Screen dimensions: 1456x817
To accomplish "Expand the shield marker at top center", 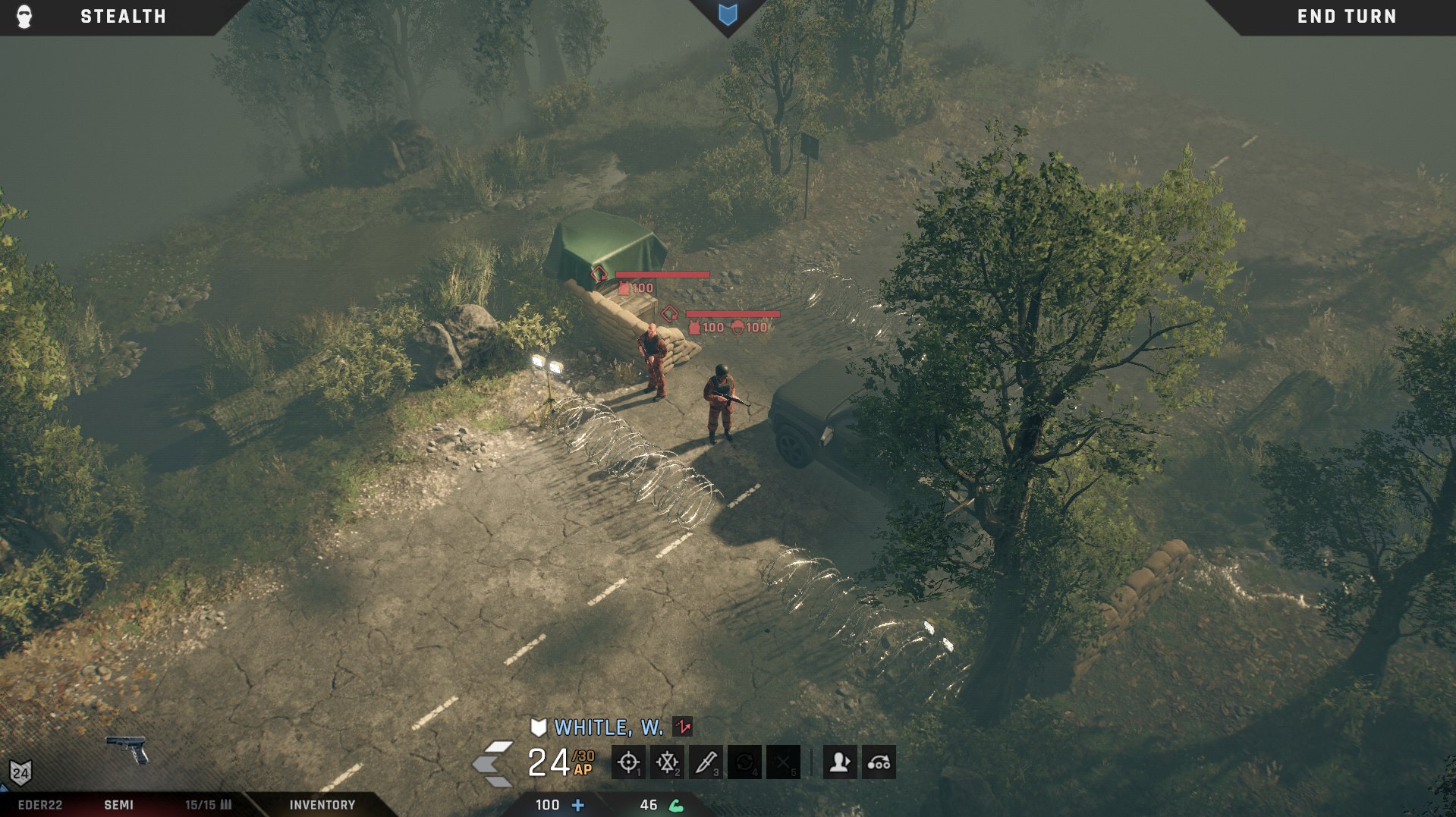I will point(728,15).
